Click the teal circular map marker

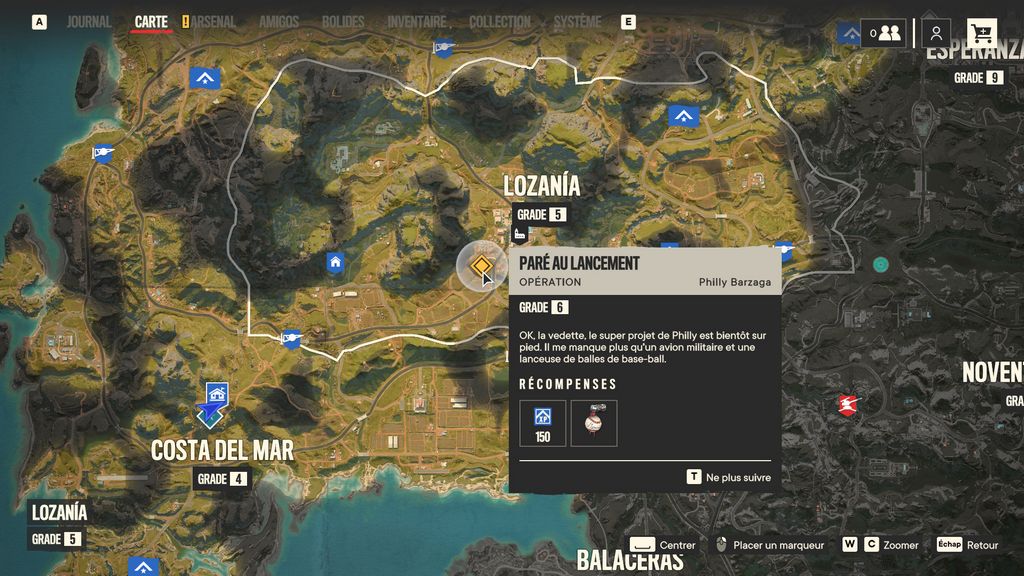[x=880, y=264]
